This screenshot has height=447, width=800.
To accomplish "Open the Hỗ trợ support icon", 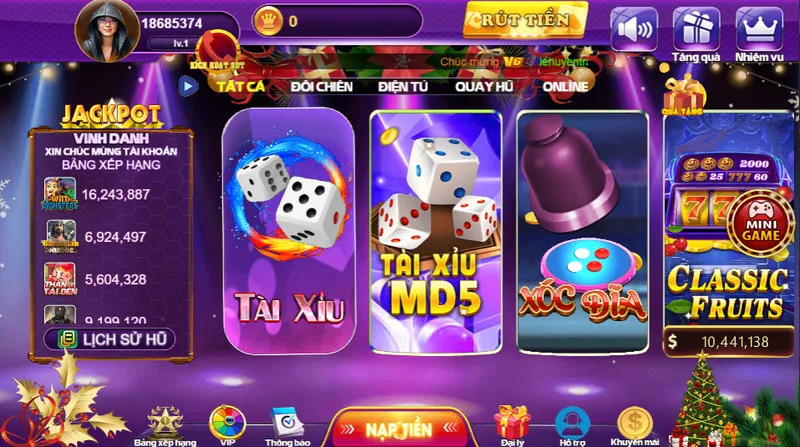I will [572, 425].
